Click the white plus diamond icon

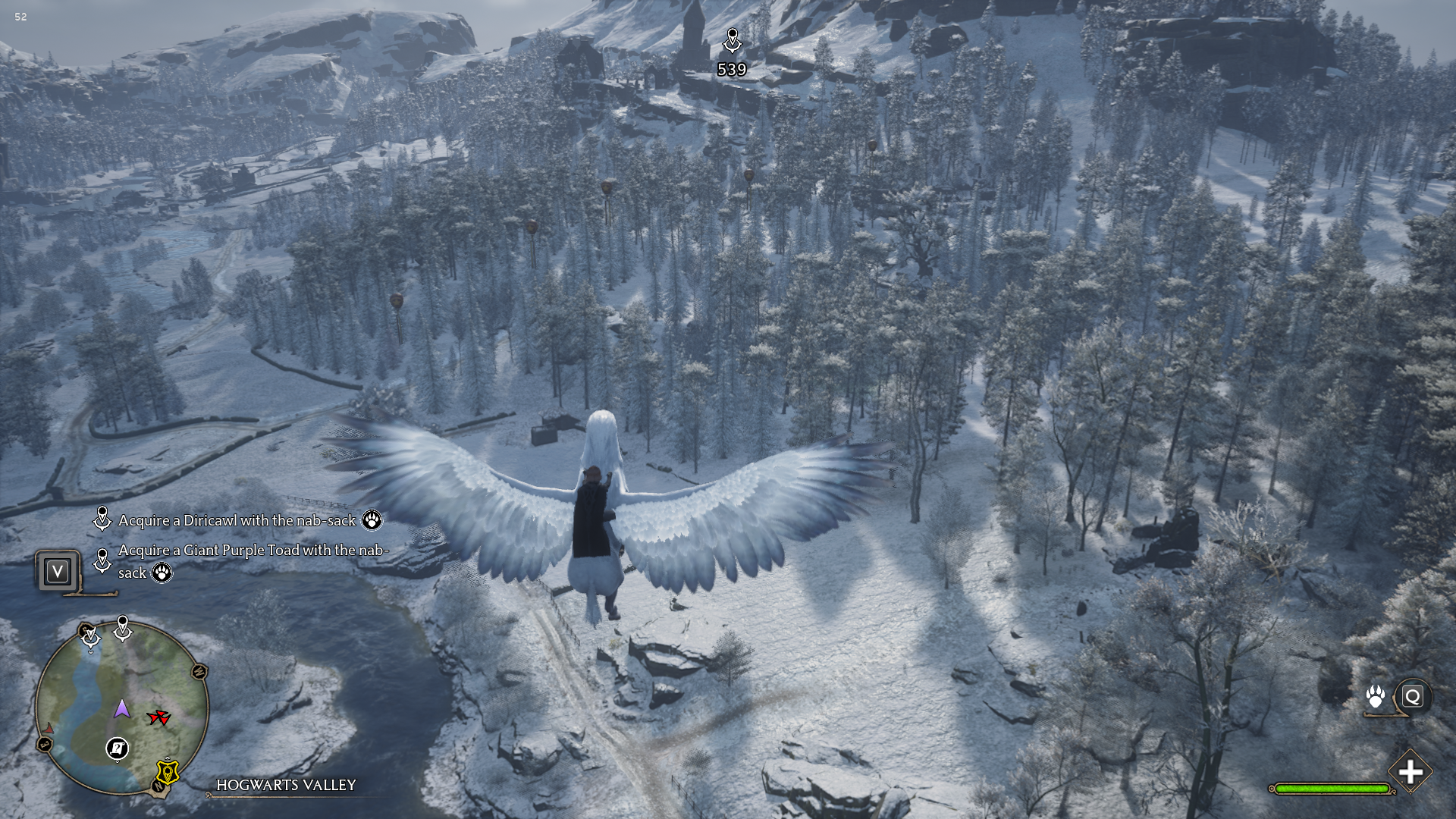[x=1410, y=772]
